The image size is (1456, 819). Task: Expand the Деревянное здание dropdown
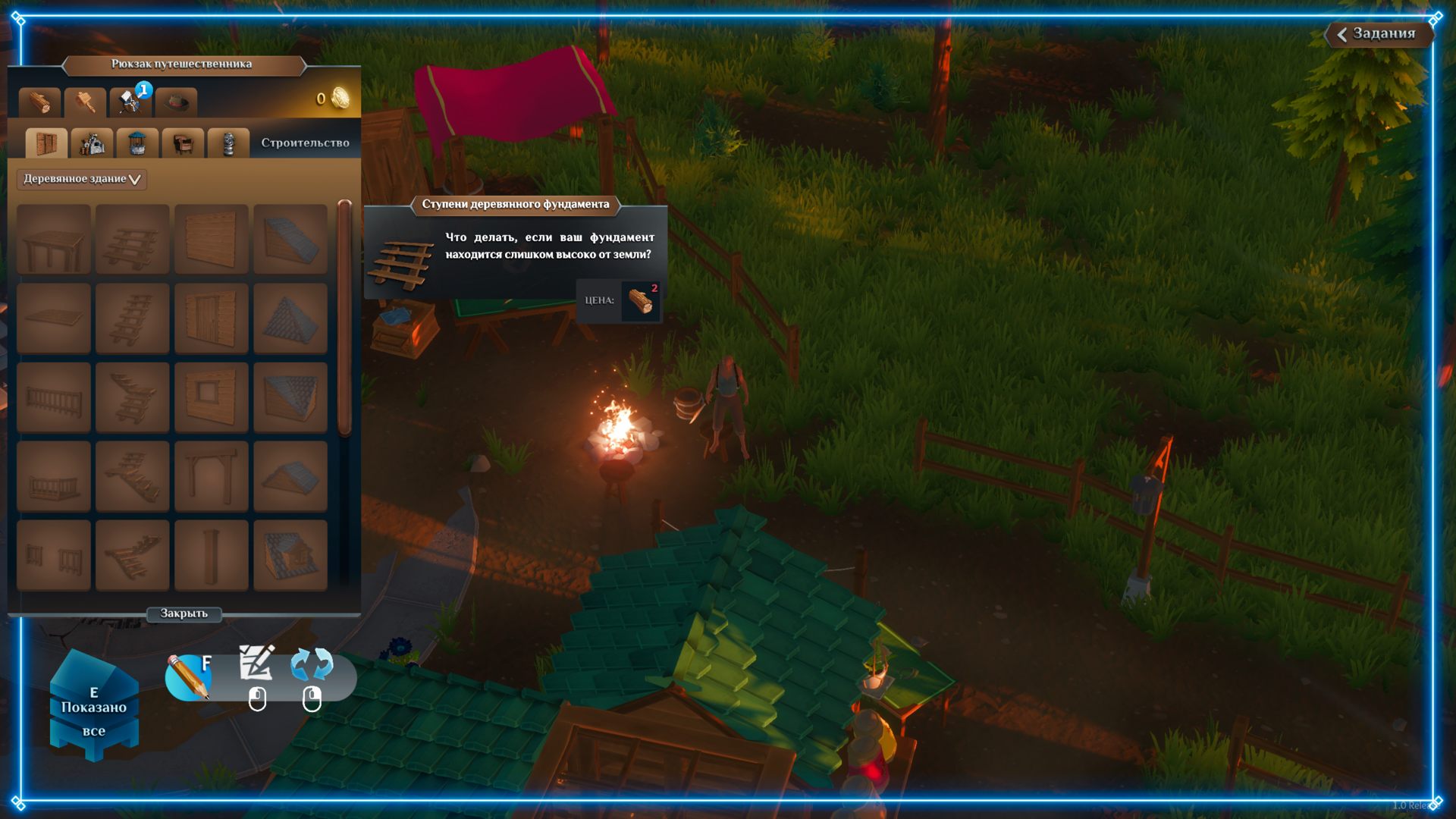[81, 179]
